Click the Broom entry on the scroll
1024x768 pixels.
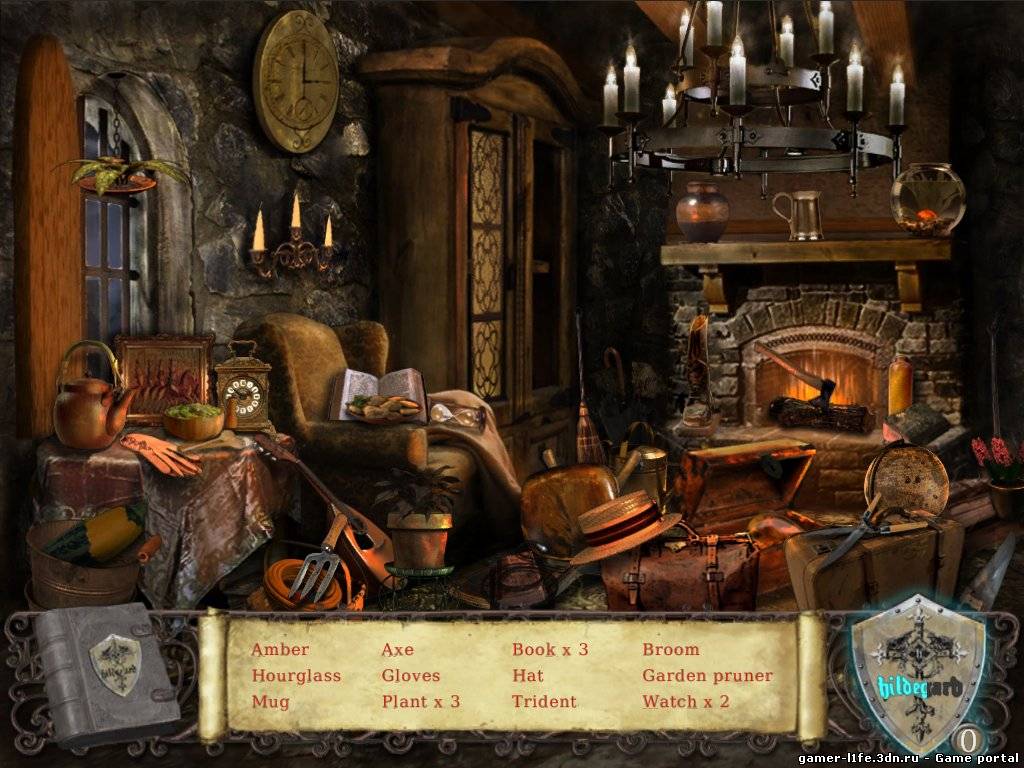(x=671, y=650)
